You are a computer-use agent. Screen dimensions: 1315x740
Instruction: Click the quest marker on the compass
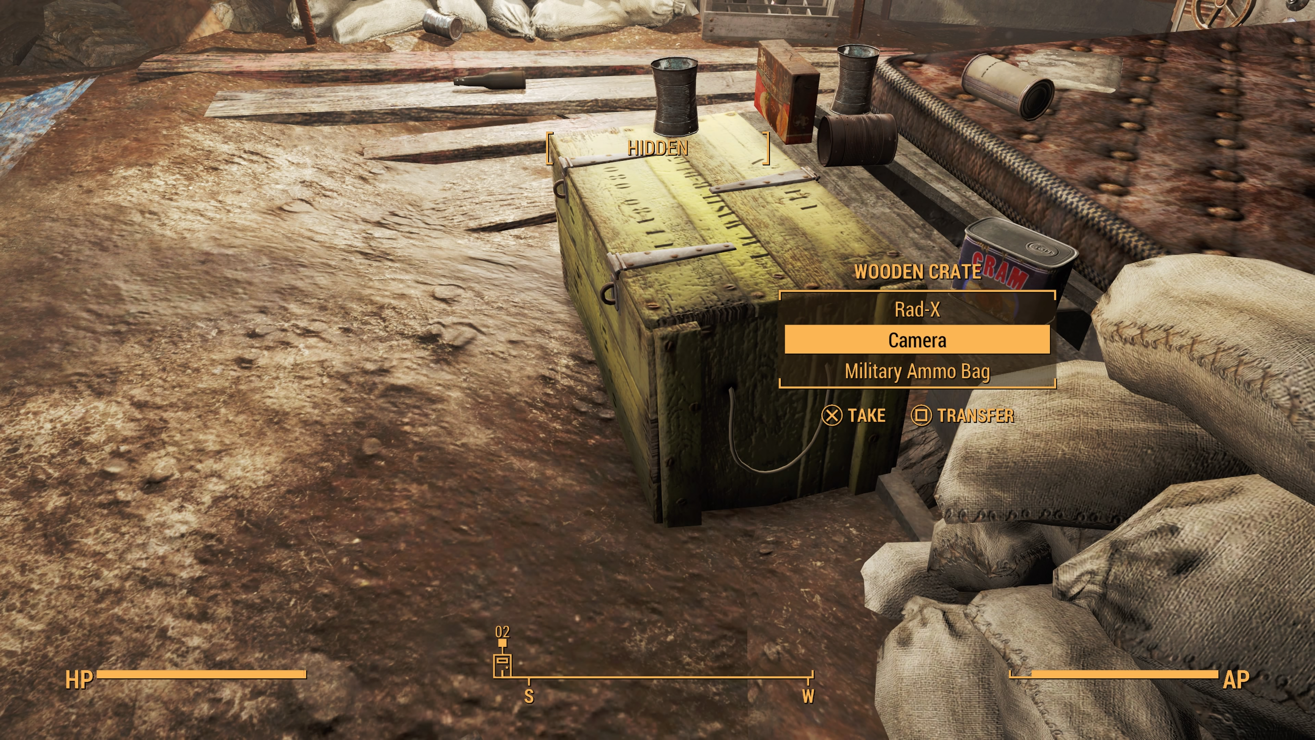[x=502, y=663]
